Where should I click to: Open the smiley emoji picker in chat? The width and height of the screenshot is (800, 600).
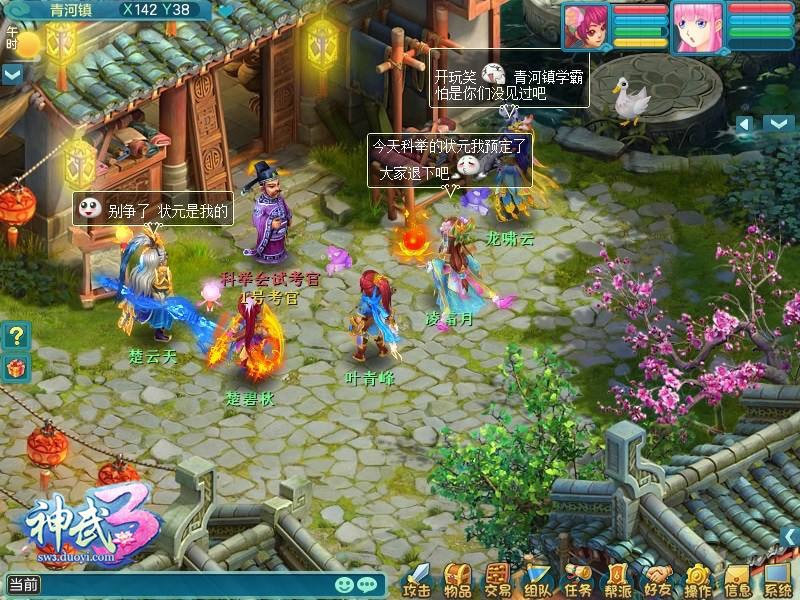click(x=344, y=584)
